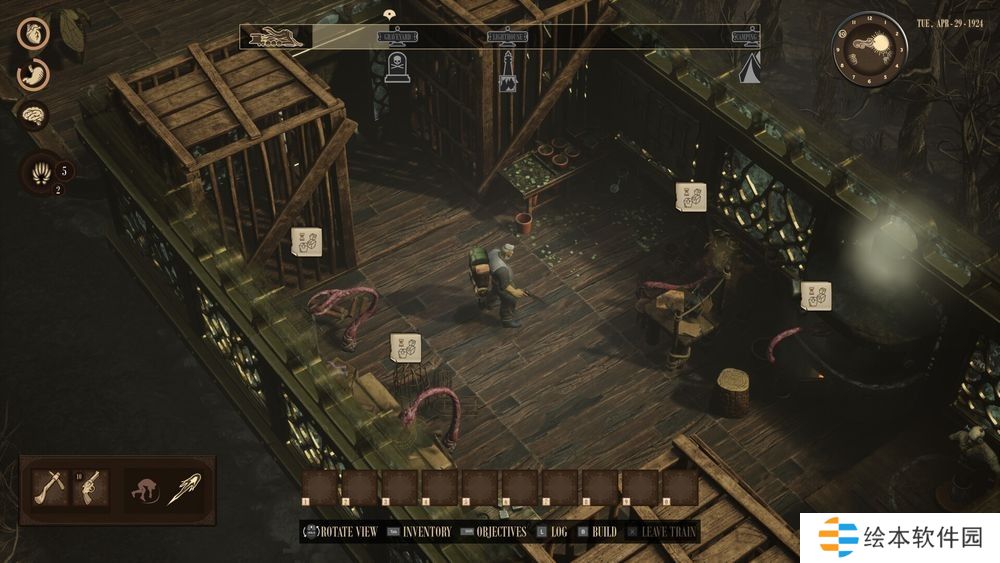Click the locomotive icon on the route bar
The image size is (1000, 563).
(x=275, y=37)
